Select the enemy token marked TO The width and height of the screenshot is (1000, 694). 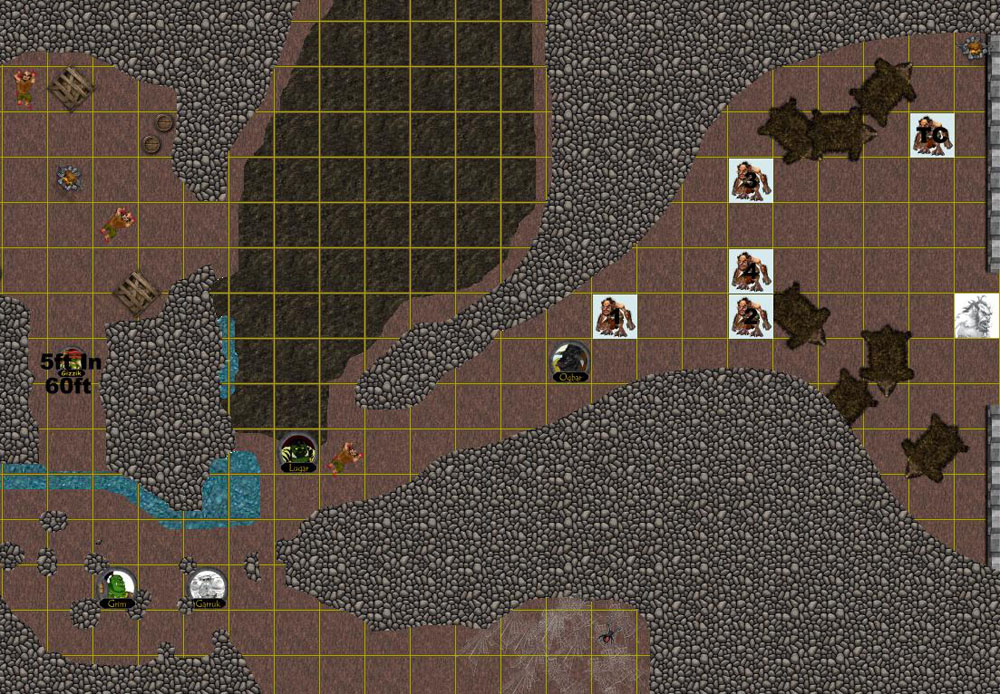932,135
